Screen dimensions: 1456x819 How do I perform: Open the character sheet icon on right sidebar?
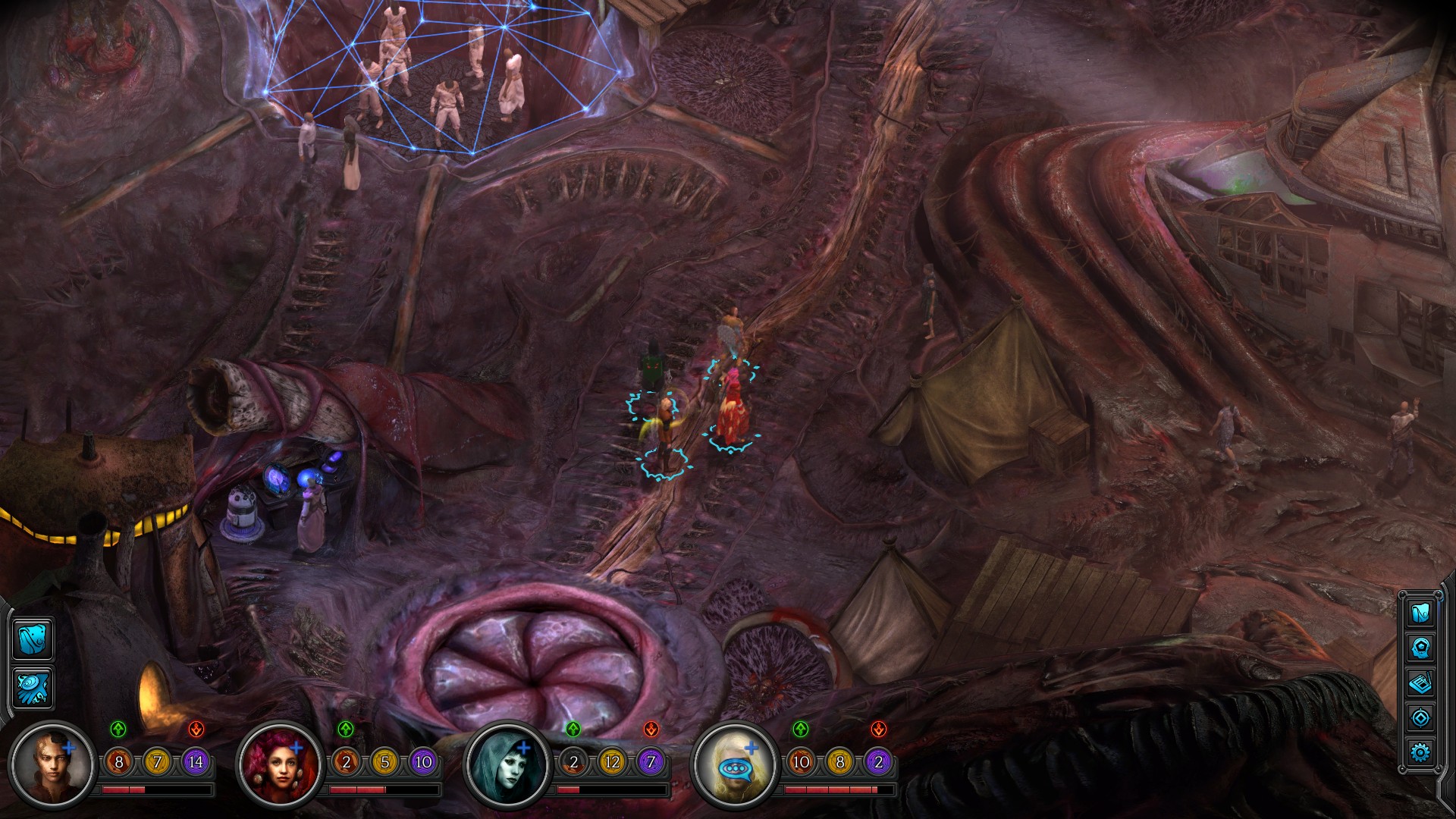coord(1420,648)
